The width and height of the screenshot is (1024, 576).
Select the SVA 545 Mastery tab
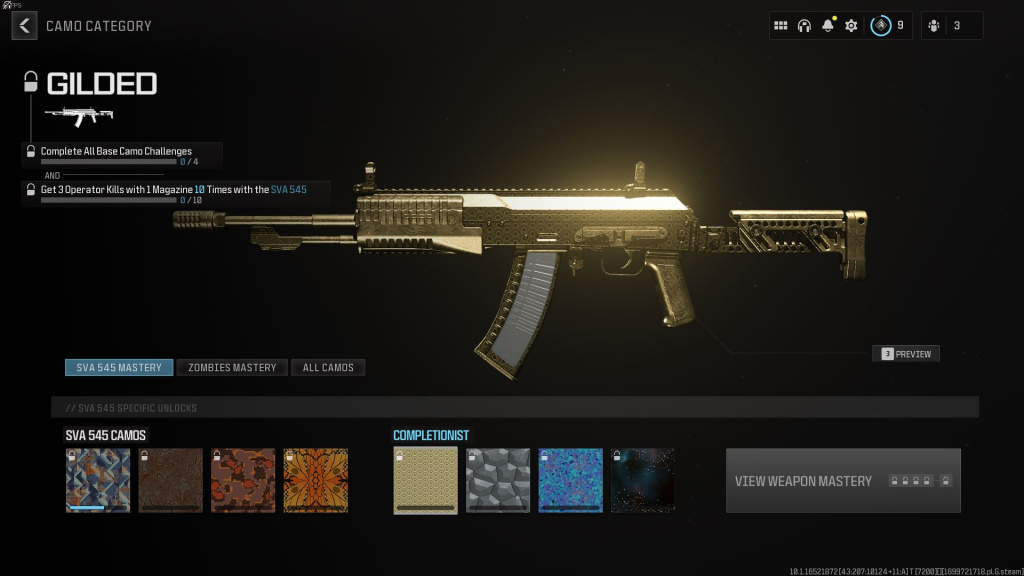(x=119, y=368)
